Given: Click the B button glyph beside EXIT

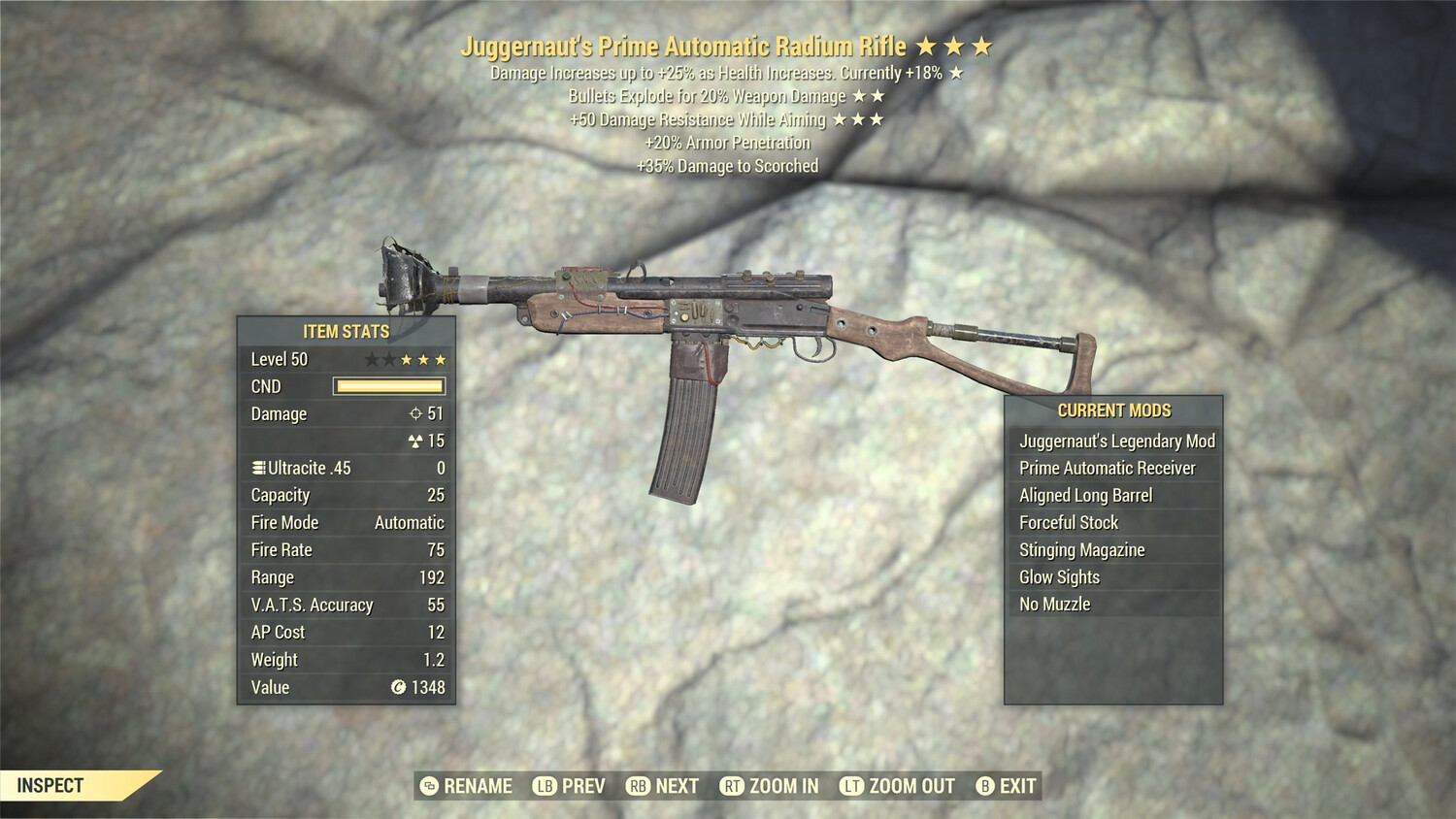Looking at the screenshot, I should tap(986, 786).
